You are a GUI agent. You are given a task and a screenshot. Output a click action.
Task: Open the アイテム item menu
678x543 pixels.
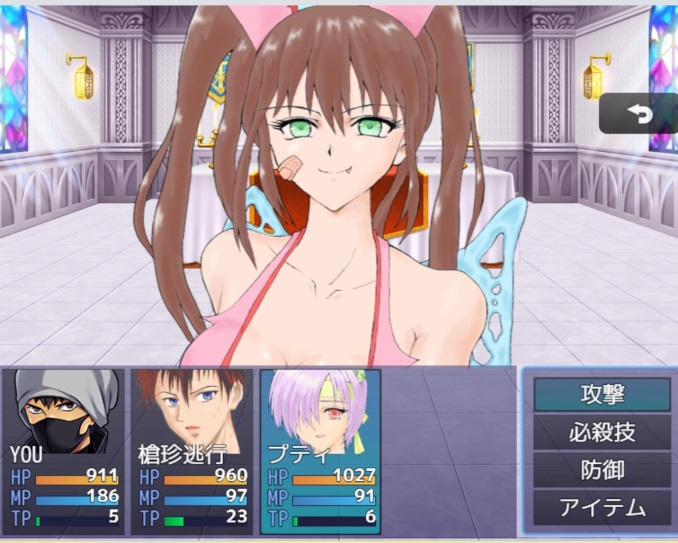[601, 508]
